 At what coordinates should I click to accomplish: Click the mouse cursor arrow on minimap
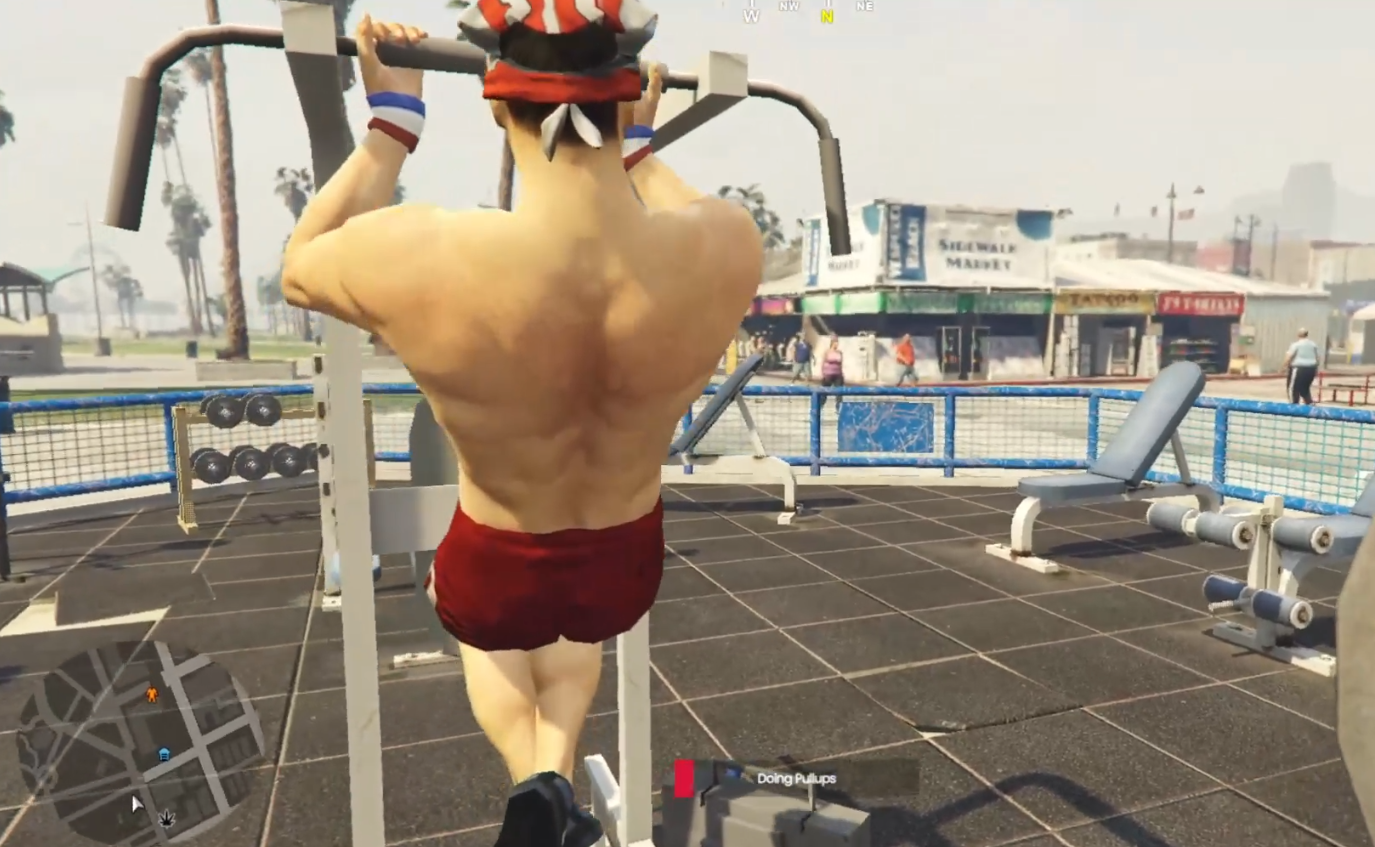click(x=136, y=803)
